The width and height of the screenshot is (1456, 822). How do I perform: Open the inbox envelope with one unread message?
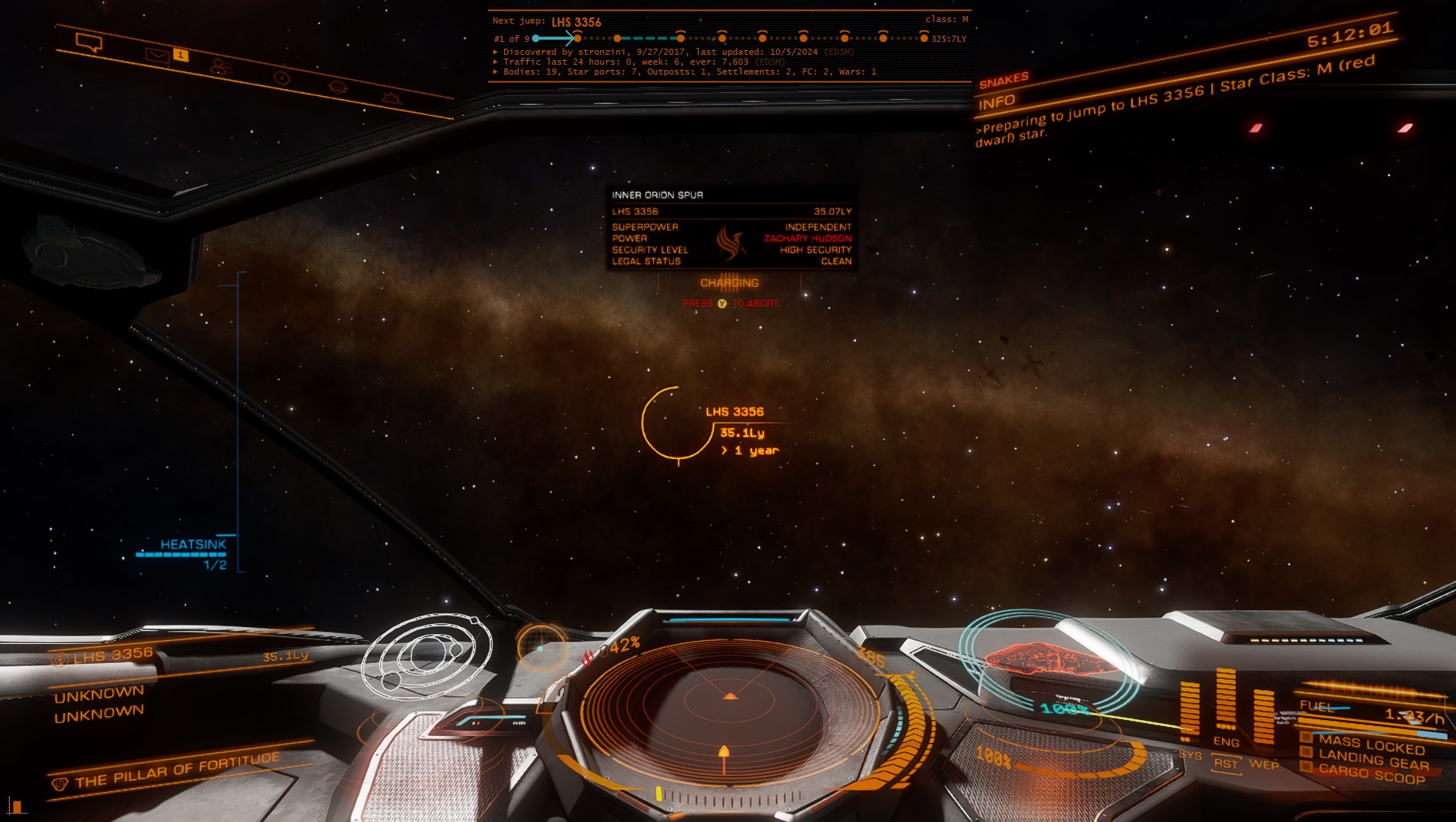158,55
